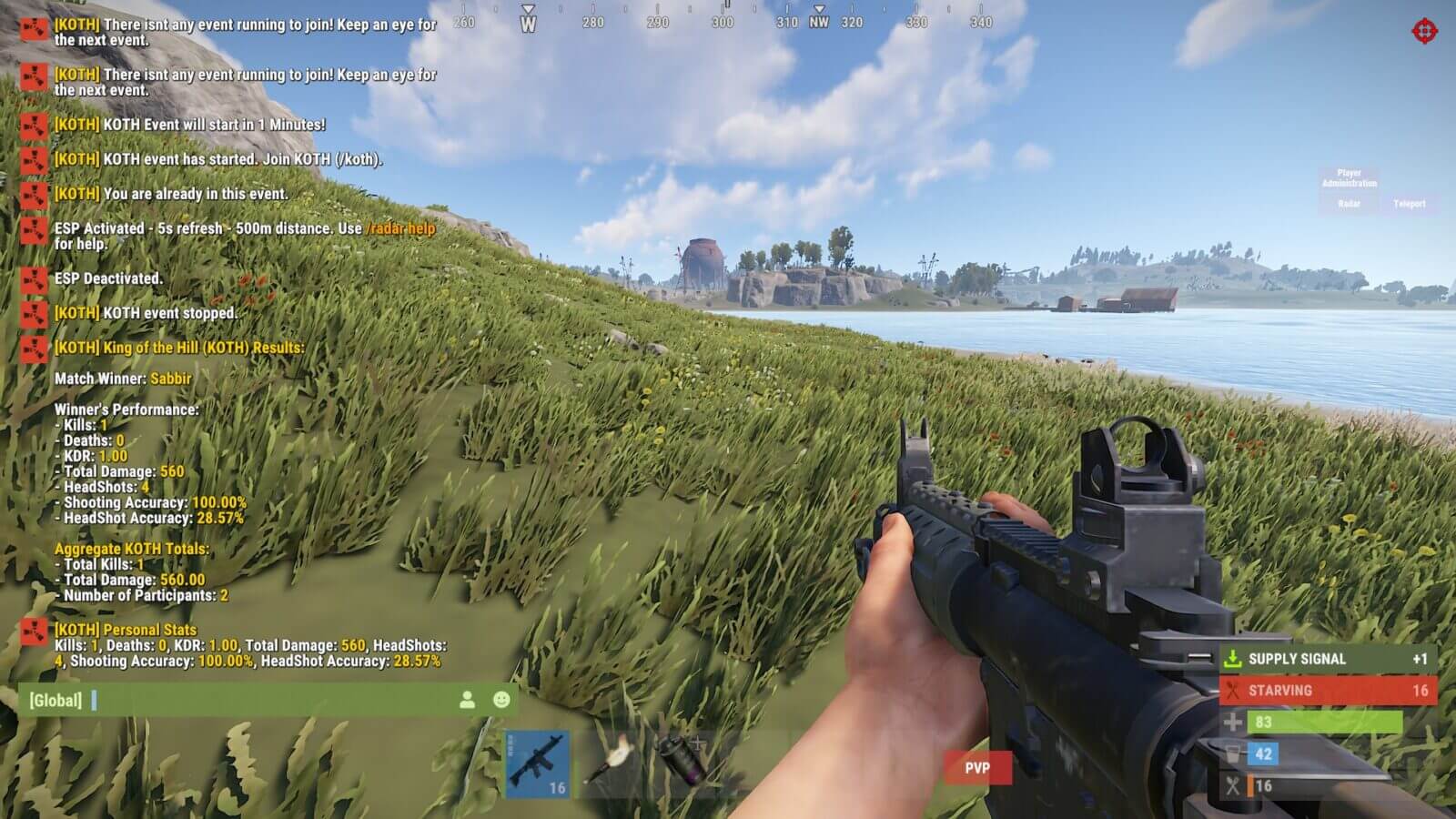Viewport: 1456px width, 819px height.
Task: Click the Teleport admin button
Action: pyautogui.click(x=1409, y=204)
